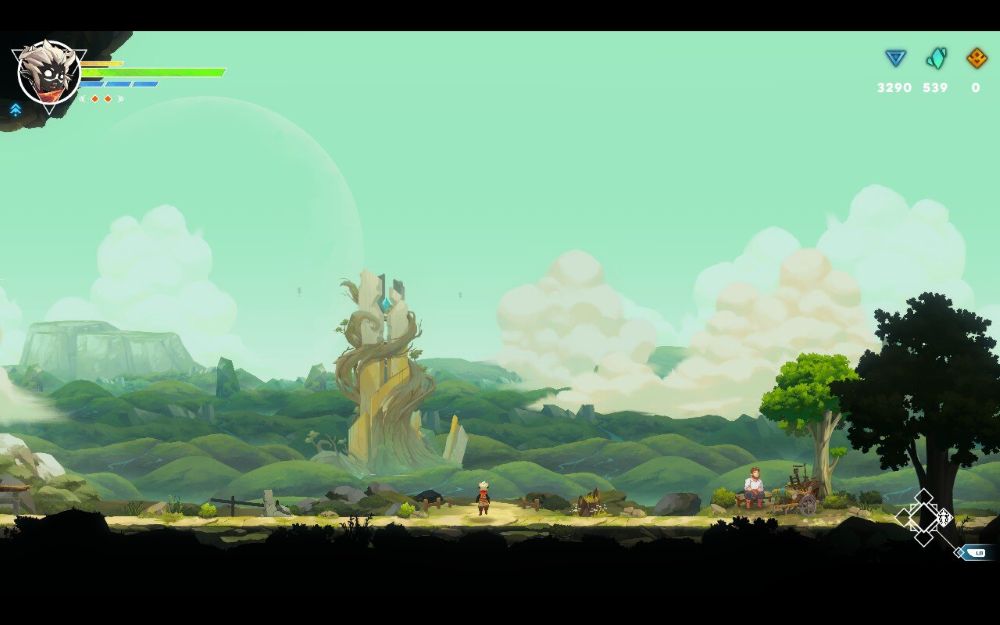Activate the equipped ability slot in the diamond wheel

tap(943, 517)
